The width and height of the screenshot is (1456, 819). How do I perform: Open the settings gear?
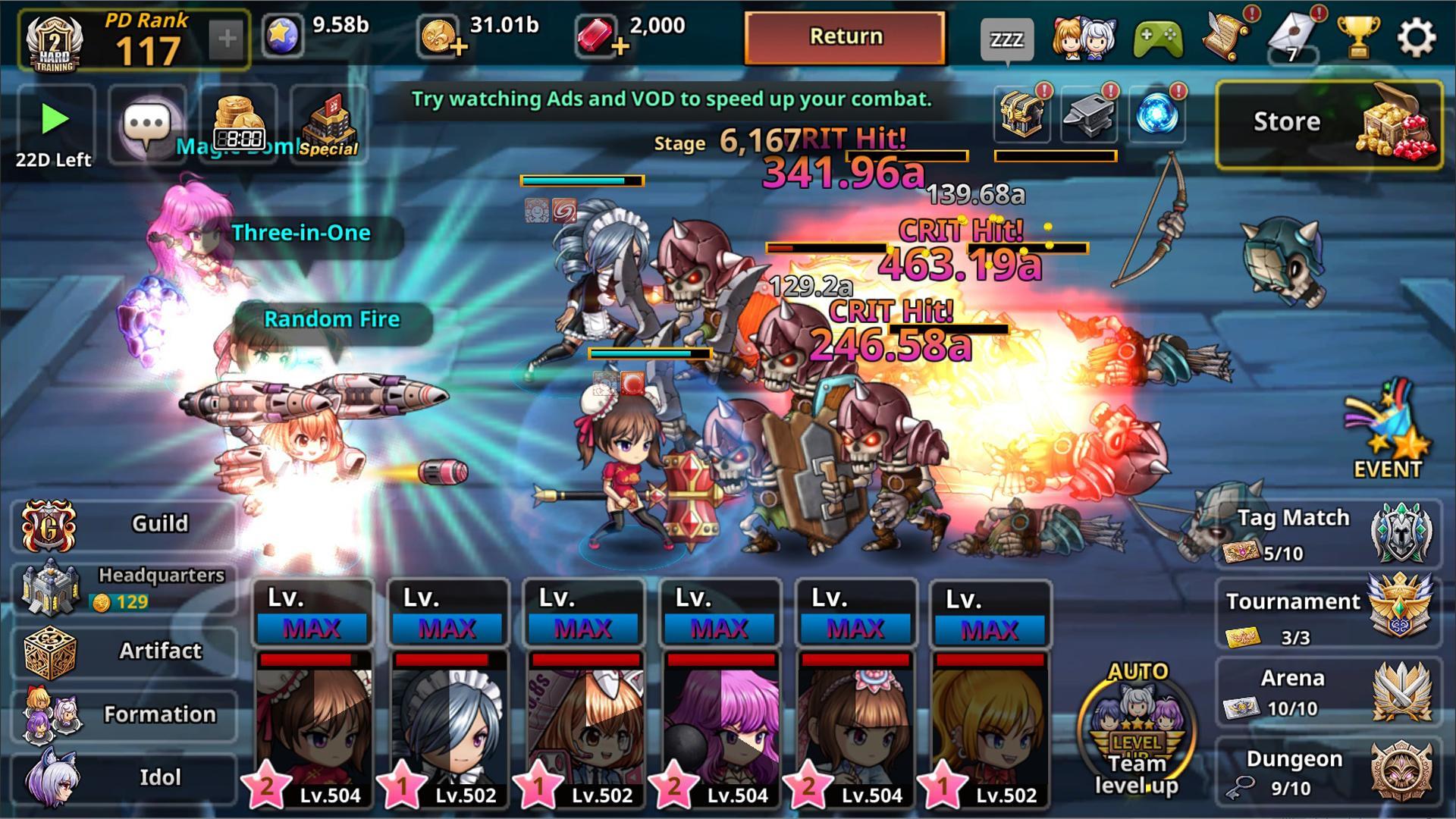1416,37
